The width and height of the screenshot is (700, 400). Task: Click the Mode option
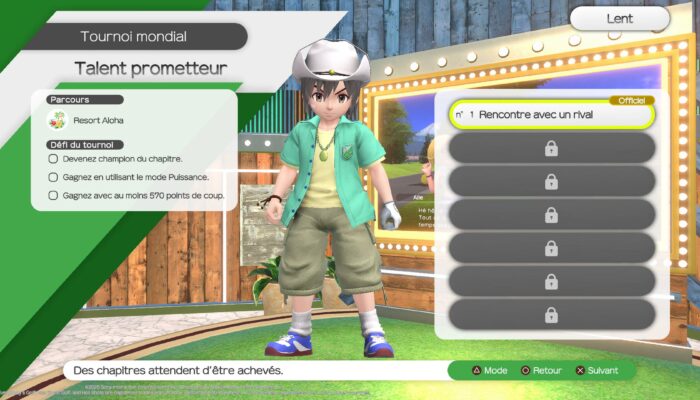[488, 370]
